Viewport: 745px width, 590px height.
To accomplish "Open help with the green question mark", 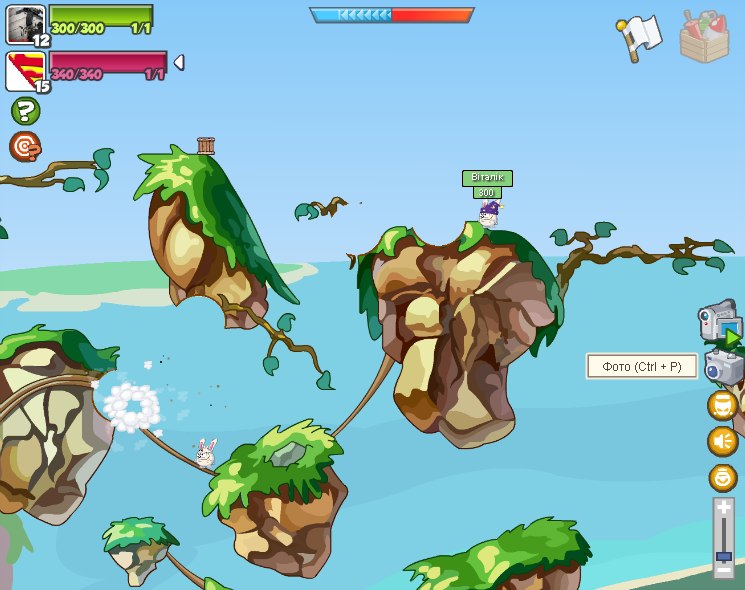I will pyautogui.click(x=25, y=111).
